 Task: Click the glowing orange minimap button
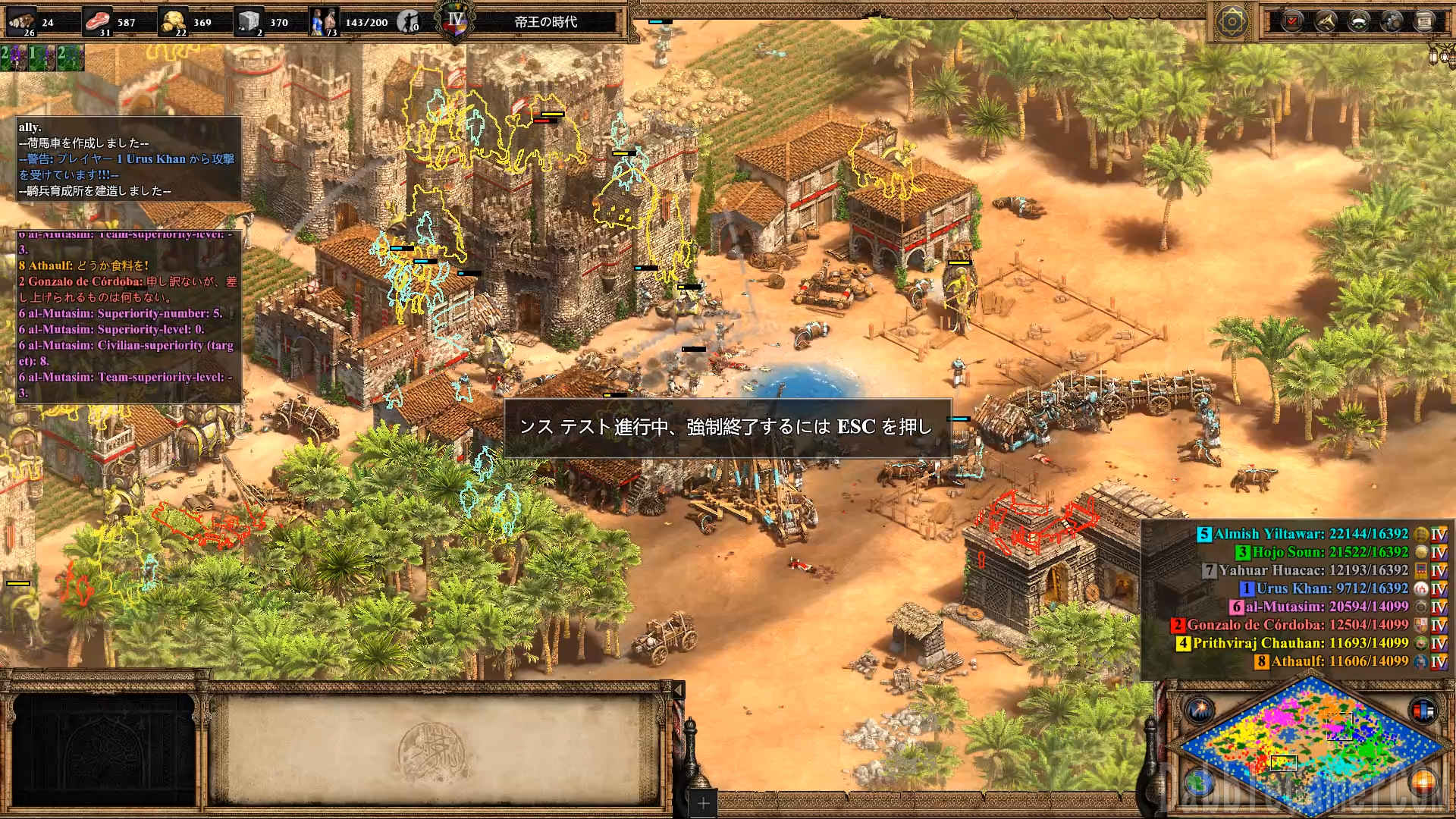[x=1423, y=781]
